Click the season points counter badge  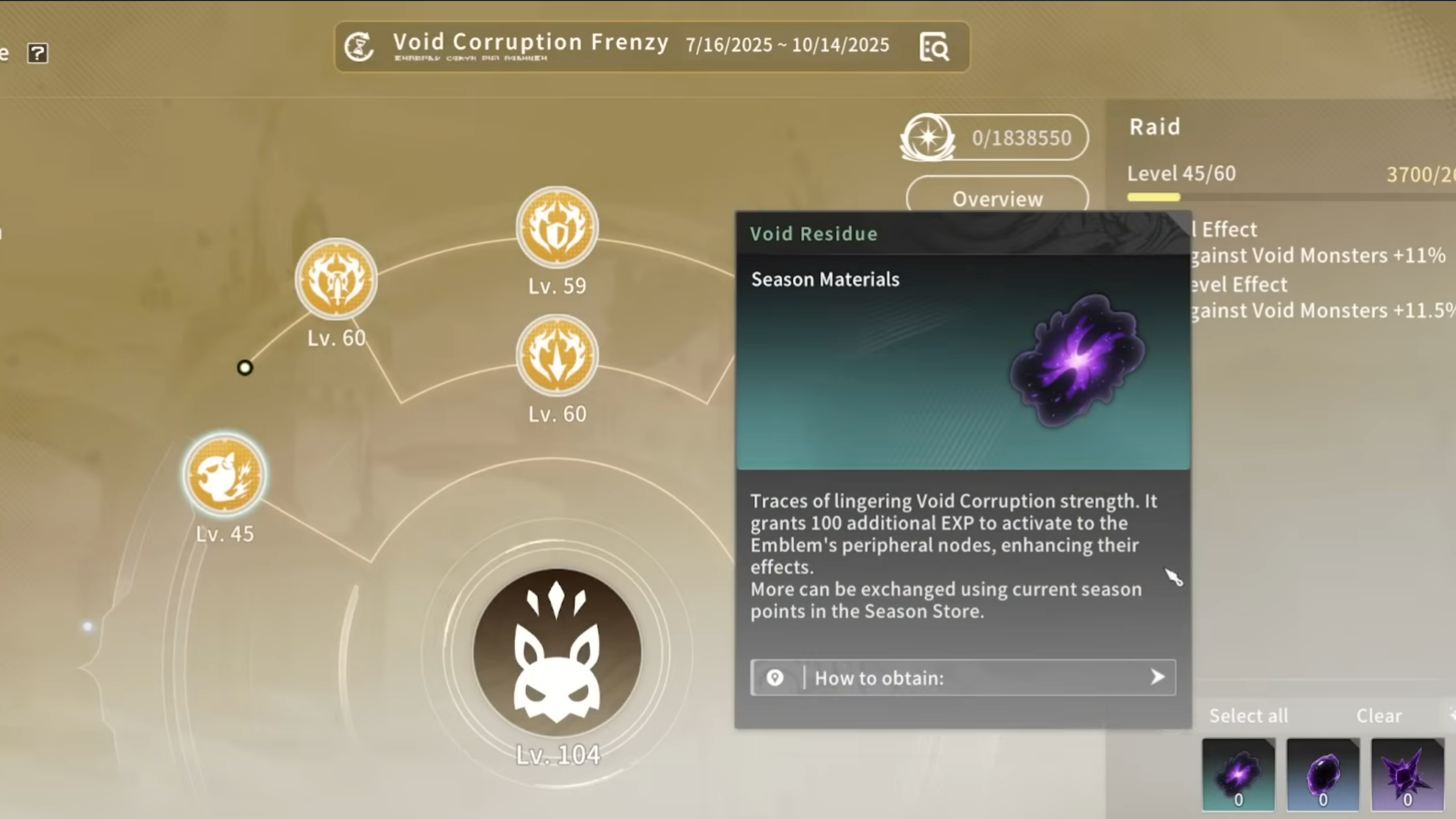[994, 138]
